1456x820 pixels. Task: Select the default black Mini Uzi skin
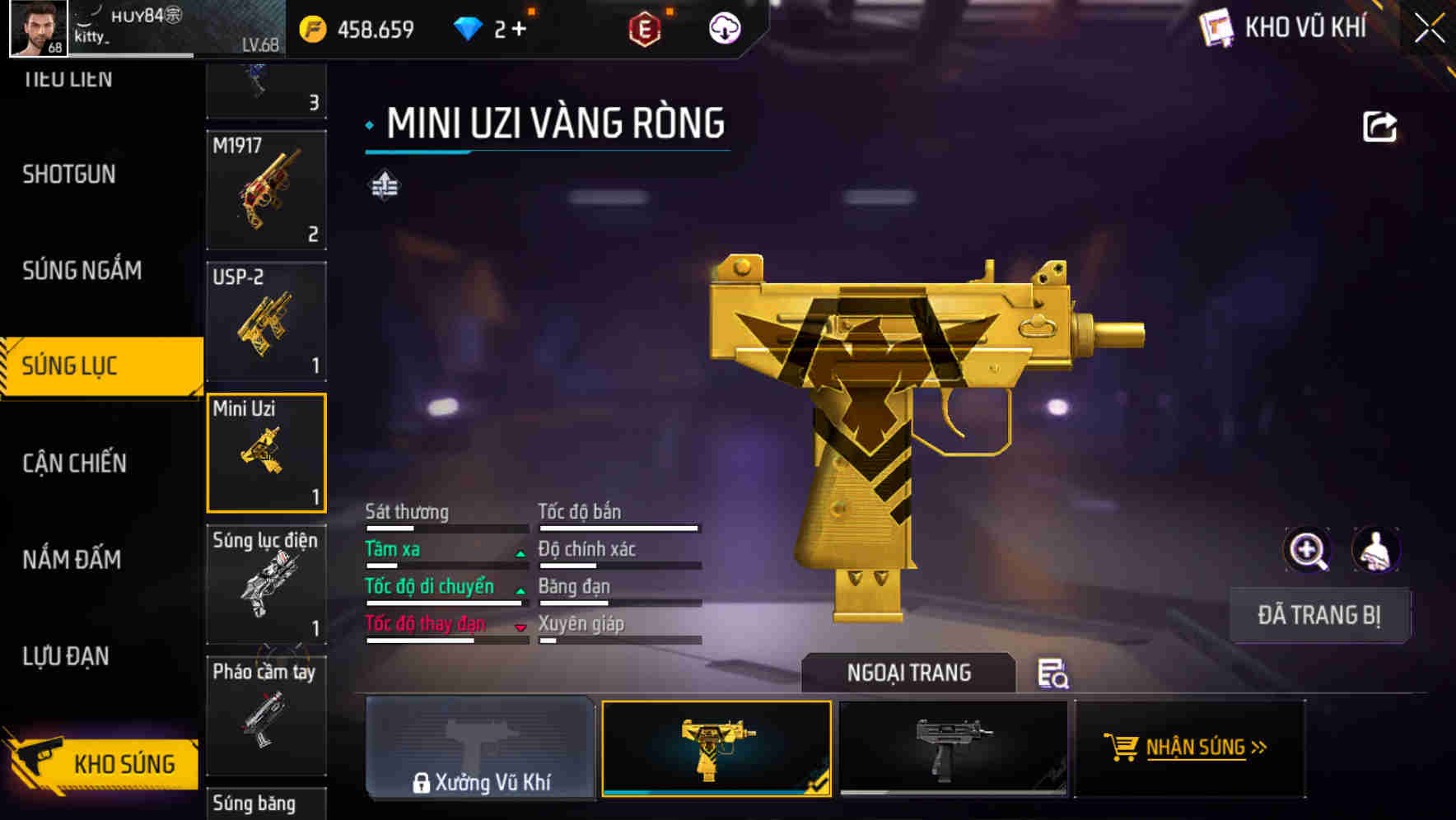(953, 748)
